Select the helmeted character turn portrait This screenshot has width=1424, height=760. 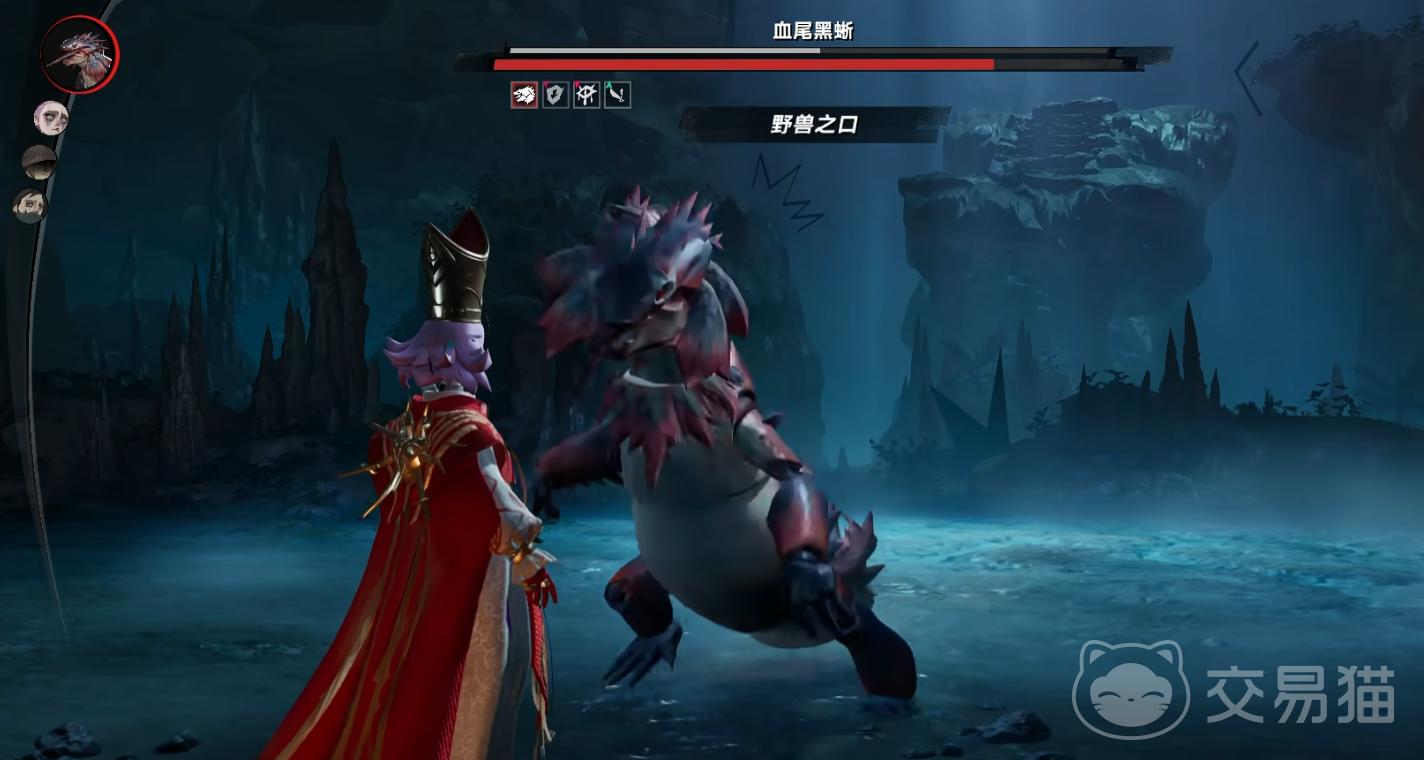tap(40, 163)
